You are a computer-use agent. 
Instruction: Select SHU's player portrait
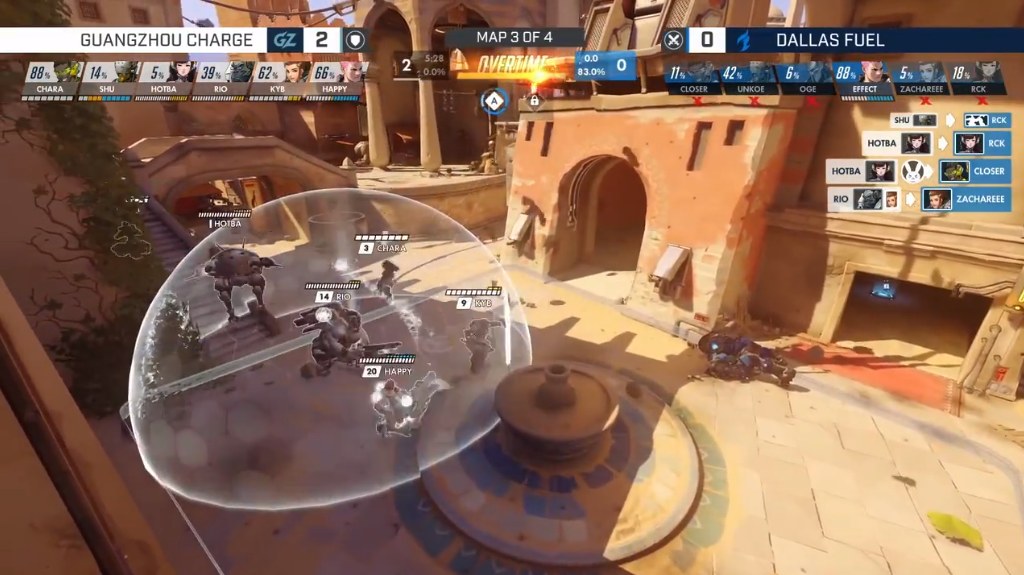tap(125, 72)
